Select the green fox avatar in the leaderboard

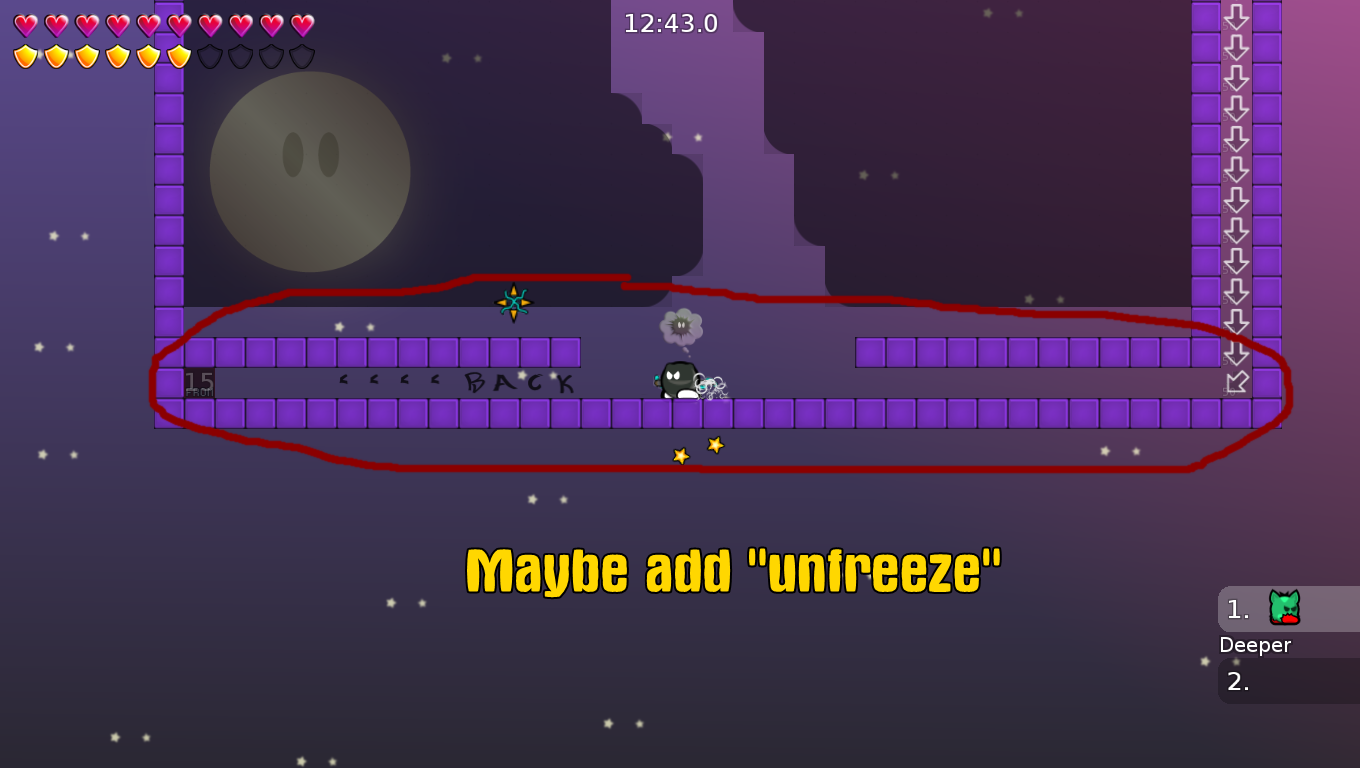(x=1286, y=608)
